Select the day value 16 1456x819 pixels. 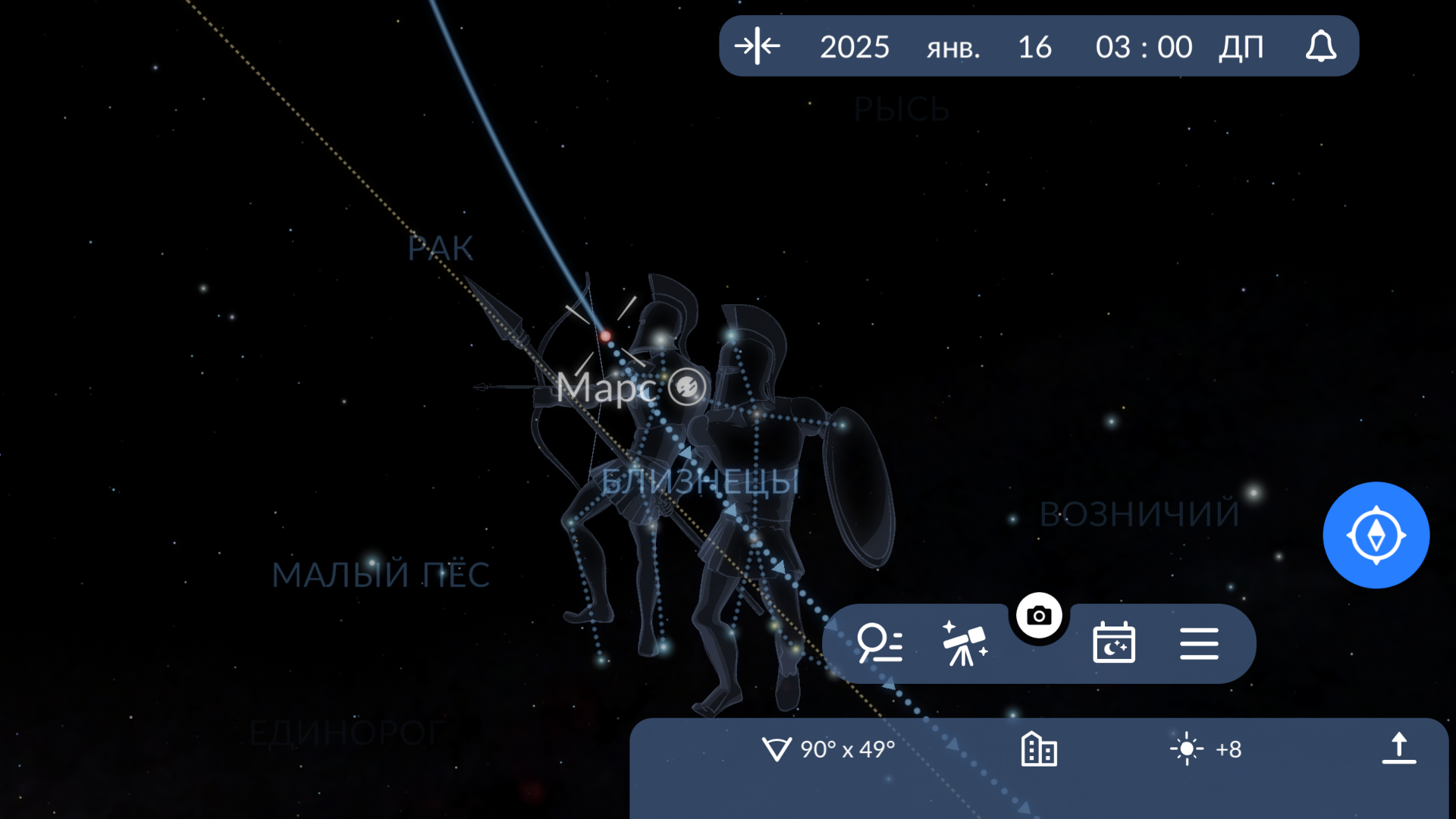[x=1034, y=47]
